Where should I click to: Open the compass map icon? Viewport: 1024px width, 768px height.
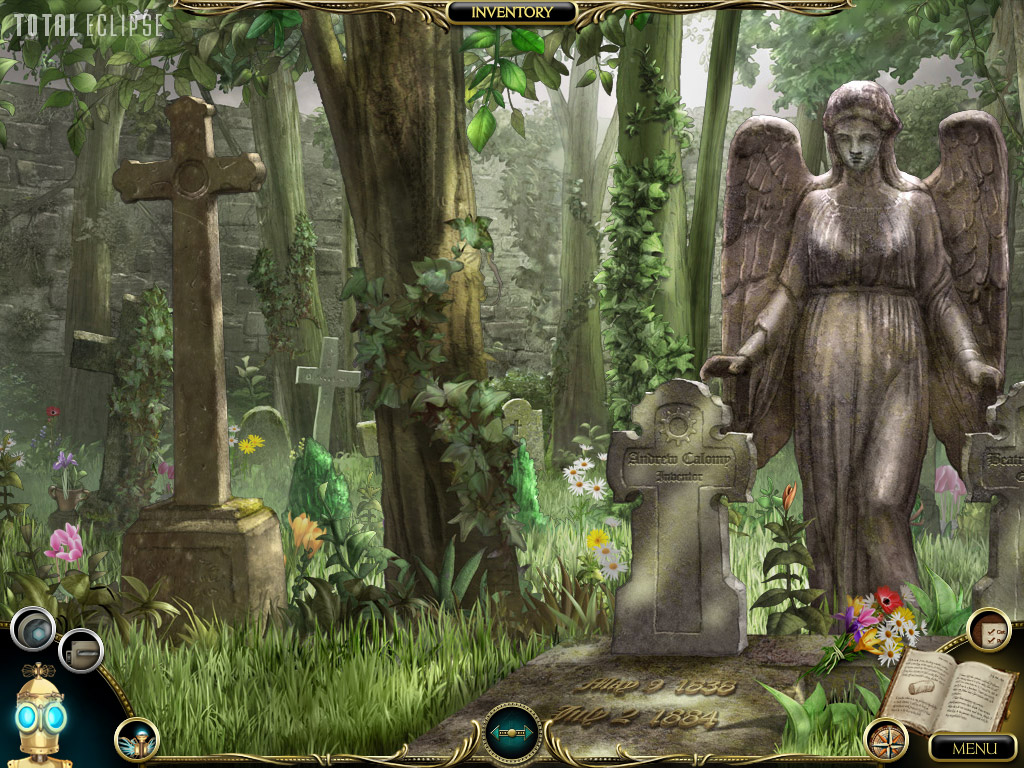tap(885, 739)
